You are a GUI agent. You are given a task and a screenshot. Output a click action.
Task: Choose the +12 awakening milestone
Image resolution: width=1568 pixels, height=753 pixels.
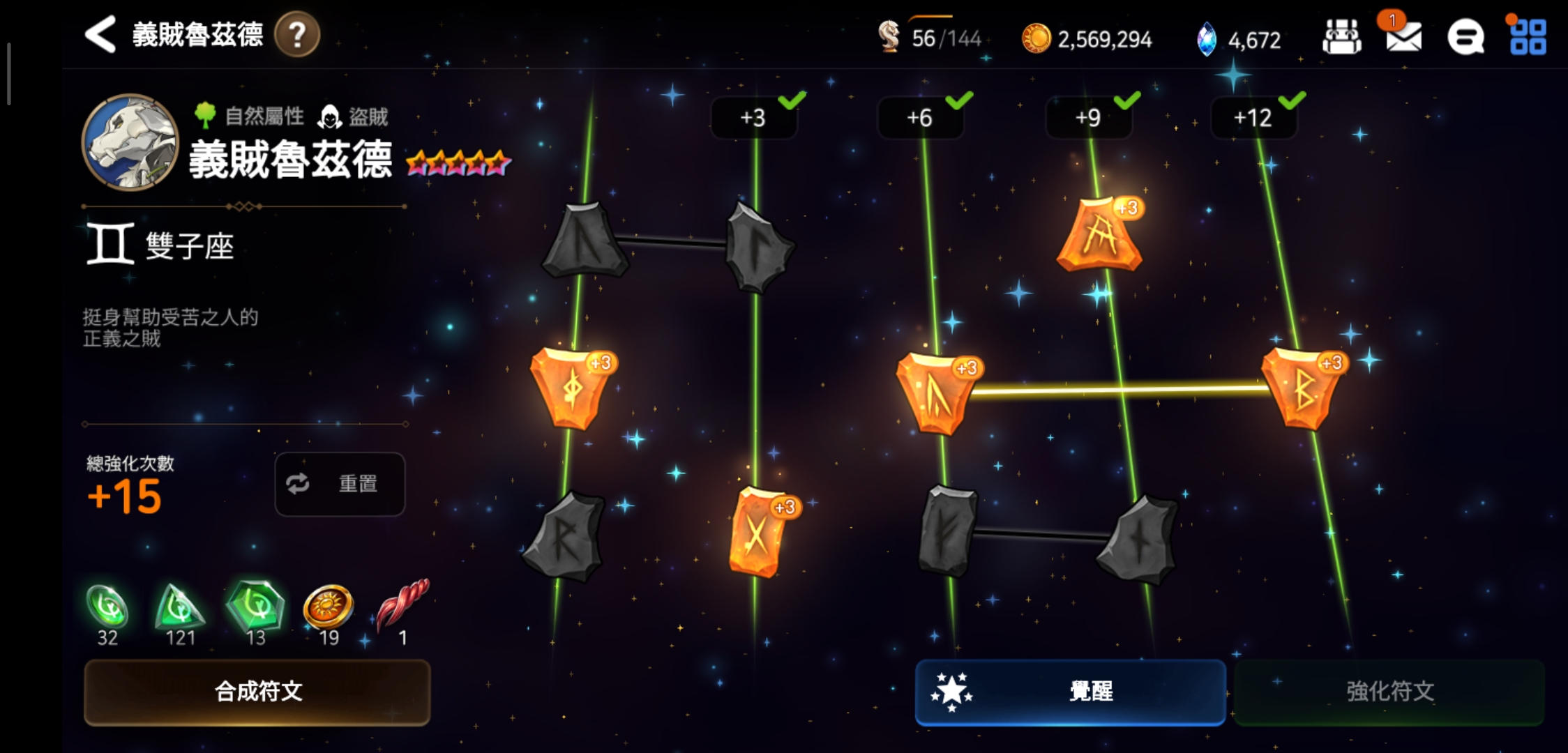[1253, 118]
